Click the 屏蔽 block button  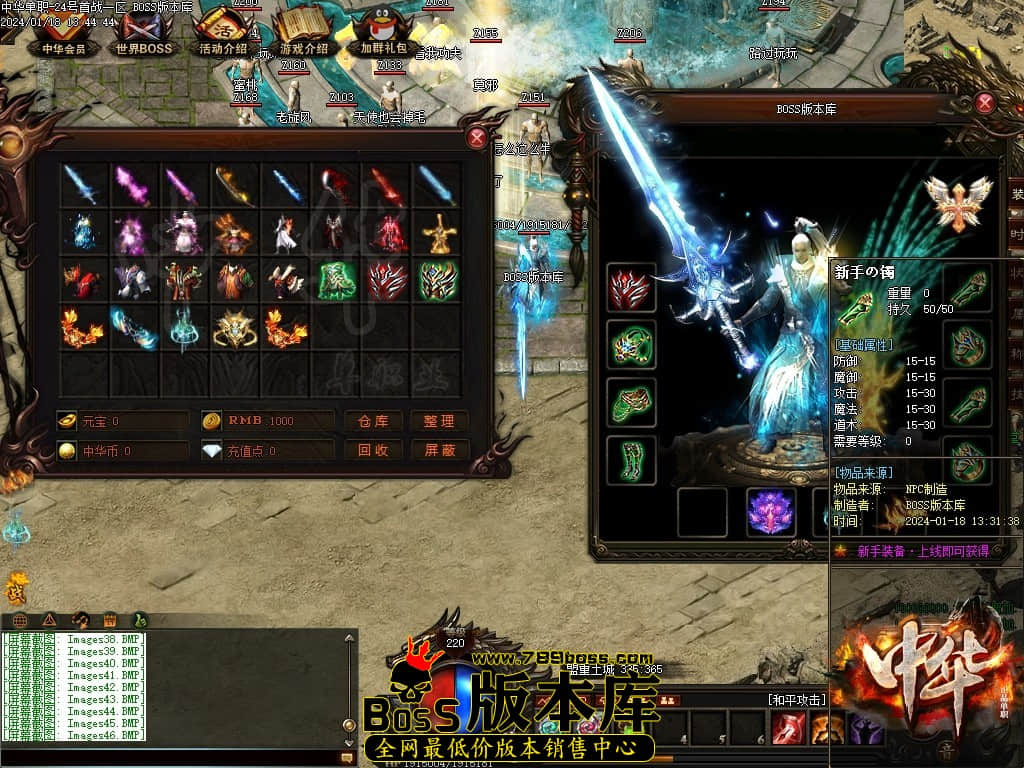(440, 450)
